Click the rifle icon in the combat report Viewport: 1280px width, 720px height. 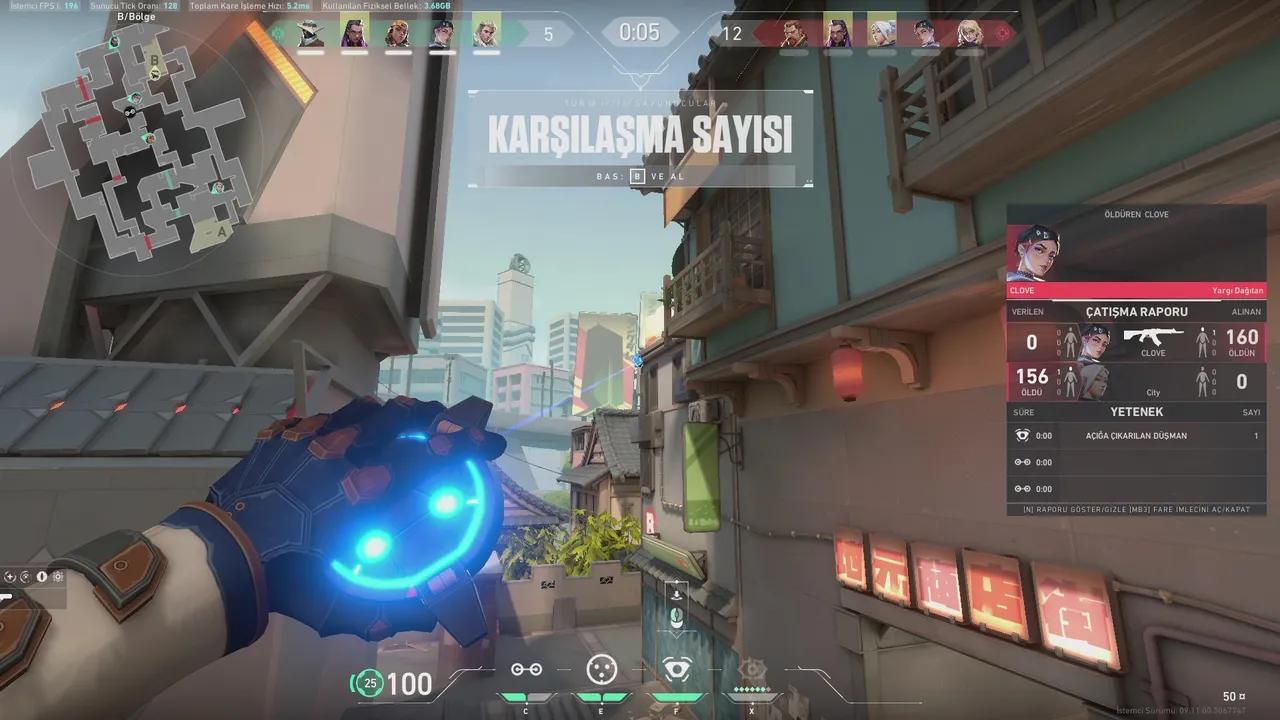click(1152, 336)
